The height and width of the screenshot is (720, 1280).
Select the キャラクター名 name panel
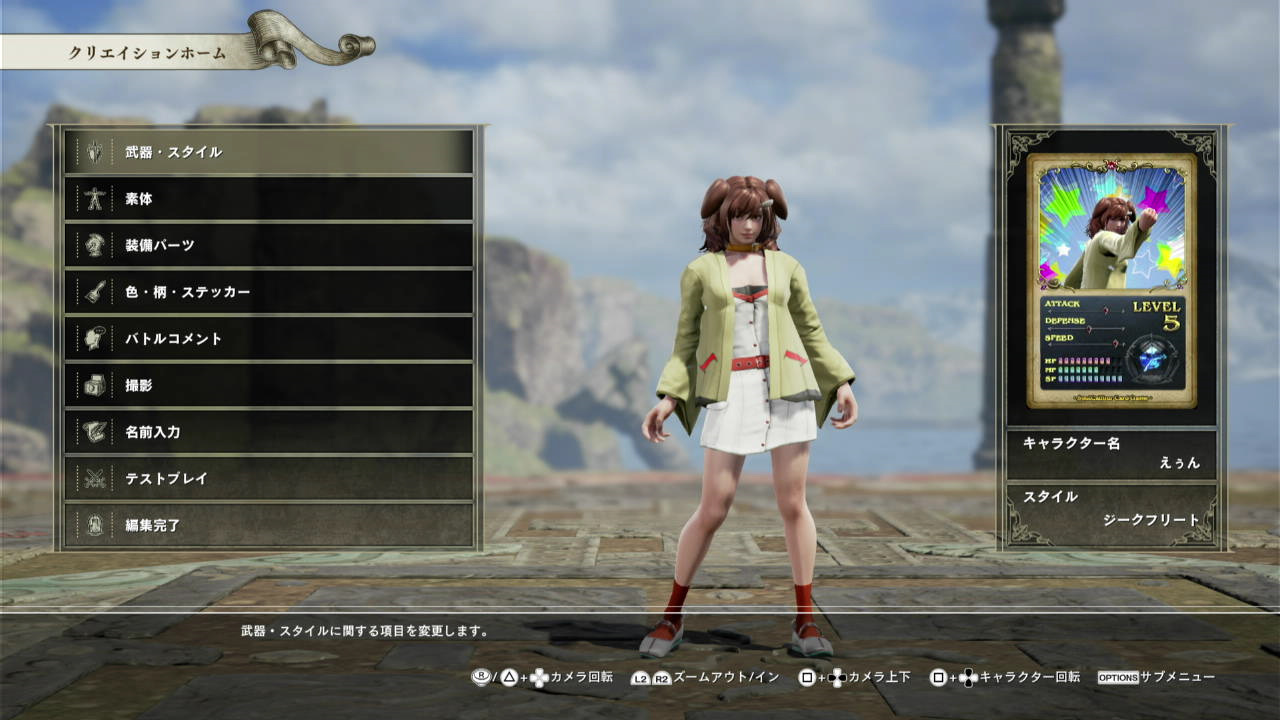pos(1111,453)
